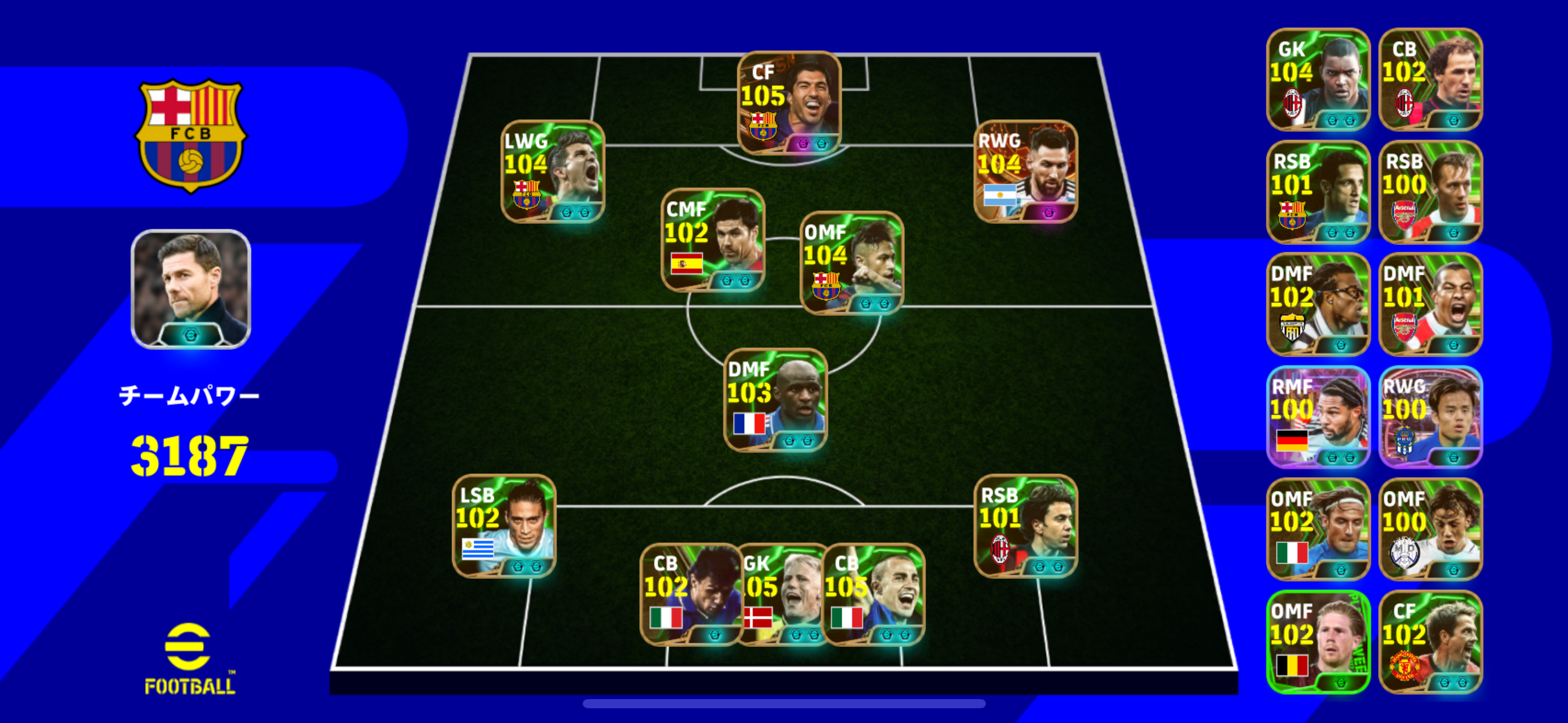The image size is (1568, 723).
Task: Select the CF 105 striker card
Action: 788,103
